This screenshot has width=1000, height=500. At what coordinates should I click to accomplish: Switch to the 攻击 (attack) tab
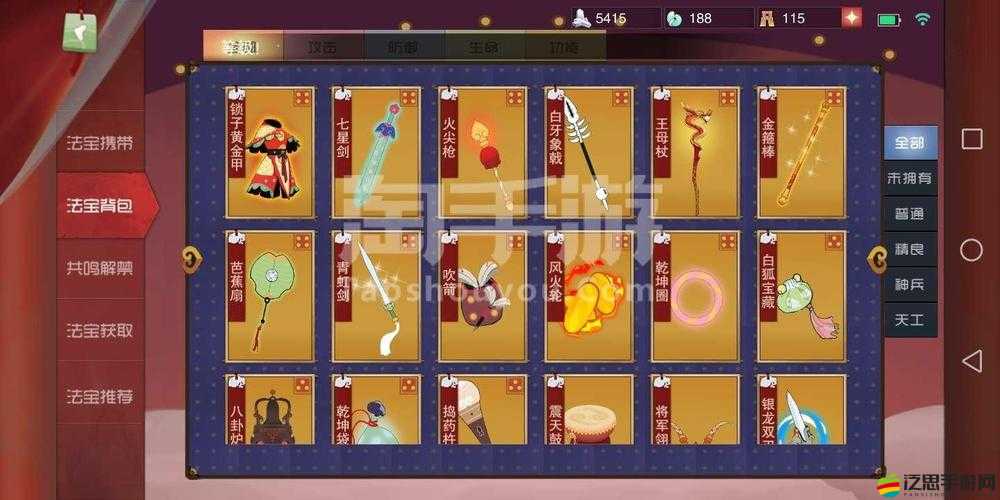click(323, 47)
